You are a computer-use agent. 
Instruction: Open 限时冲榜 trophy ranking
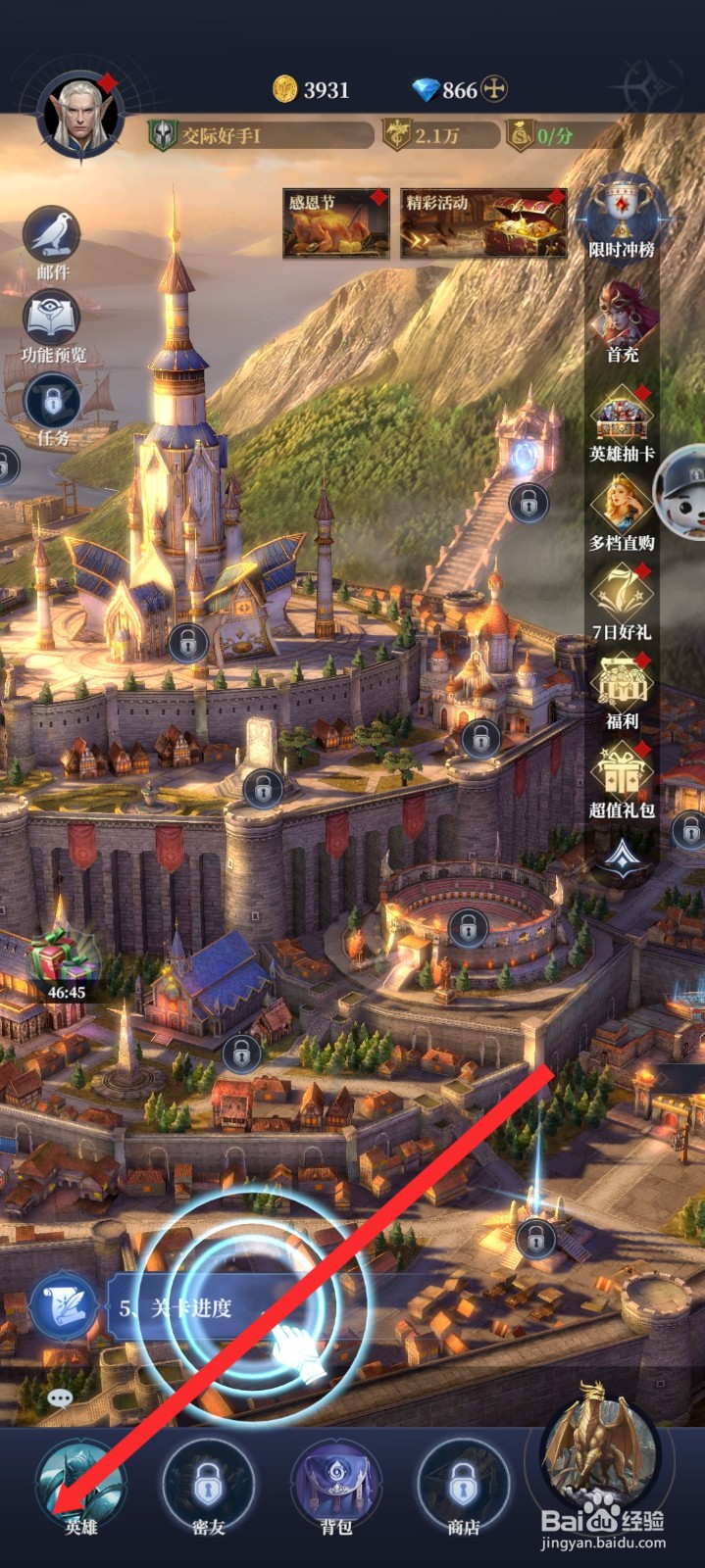point(622,218)
